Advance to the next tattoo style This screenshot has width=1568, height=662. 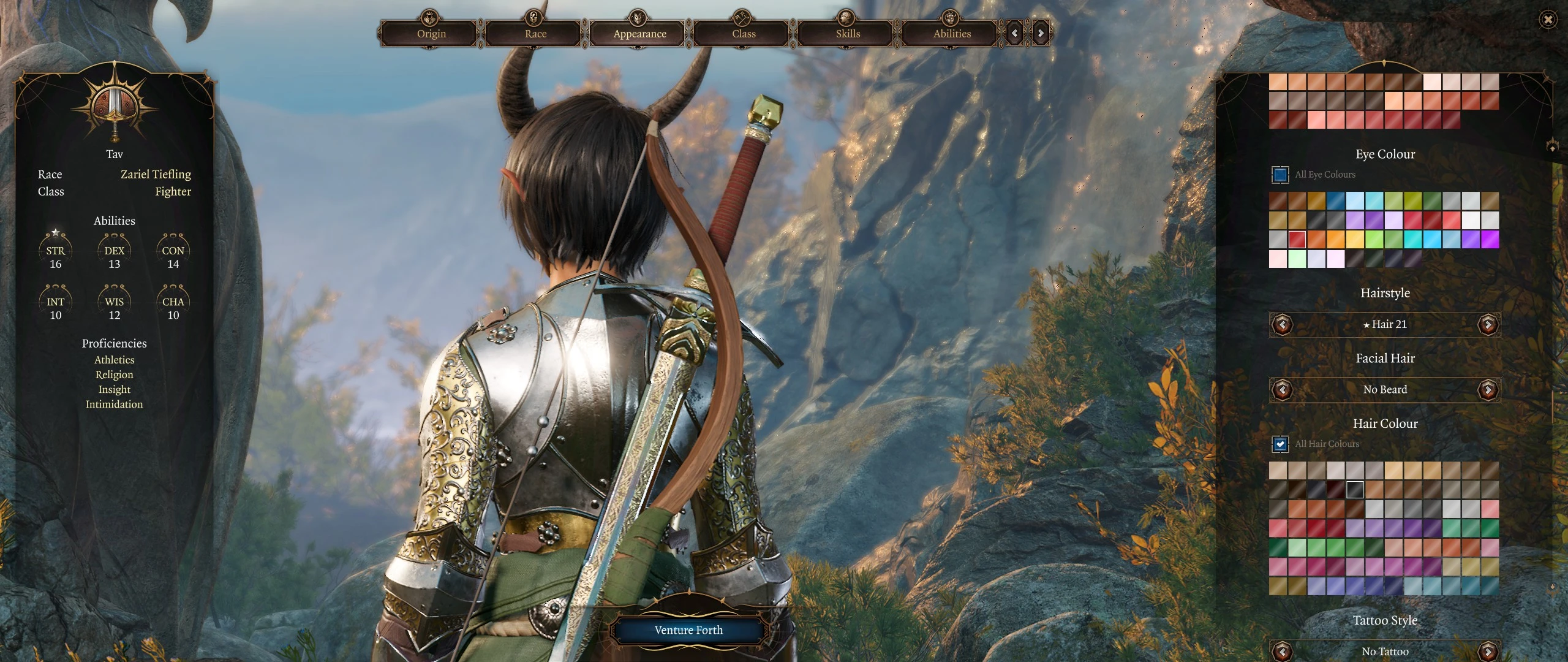pyautogui.click(x=1488, y=651)
